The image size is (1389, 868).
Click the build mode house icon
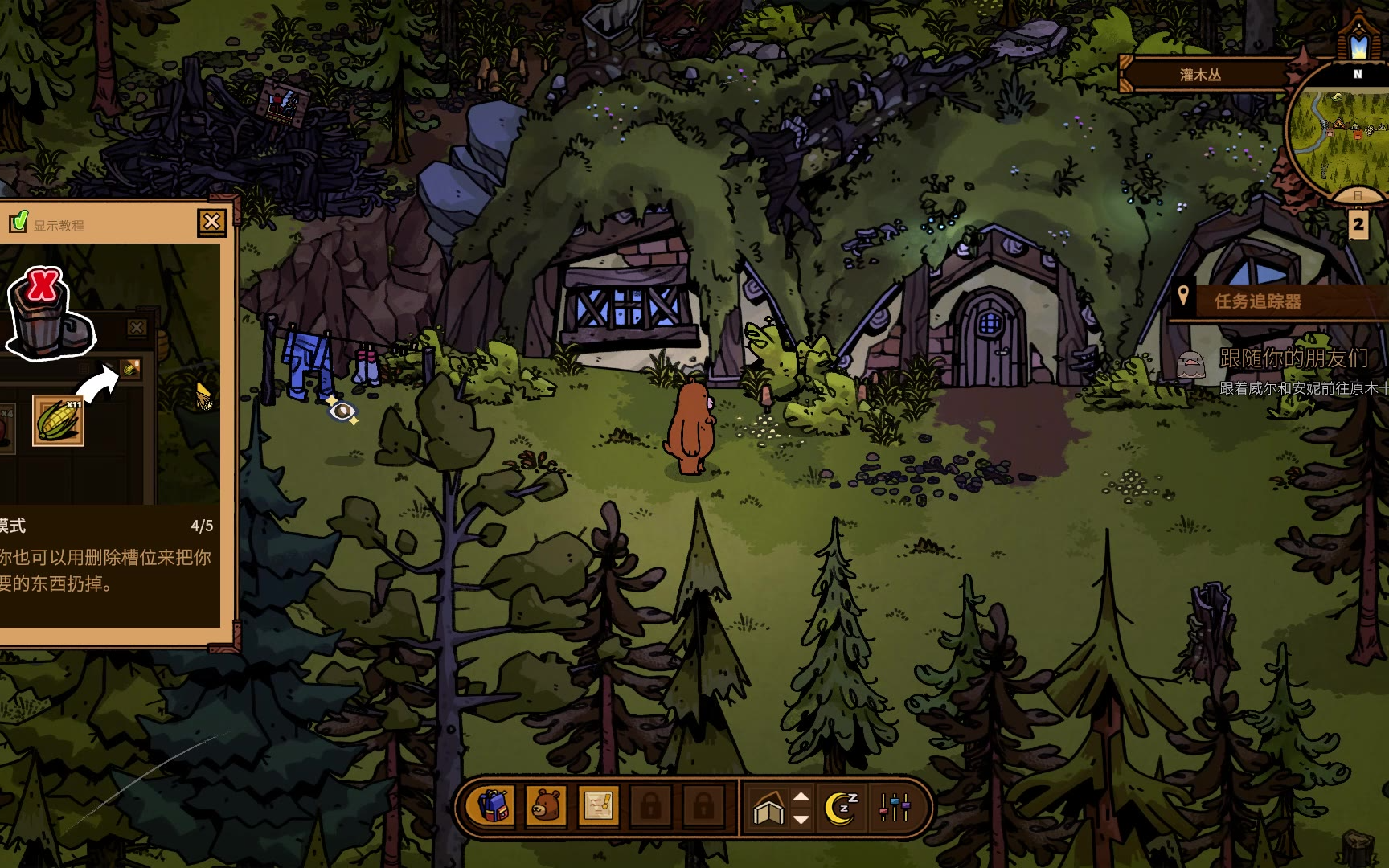(768, 809)
